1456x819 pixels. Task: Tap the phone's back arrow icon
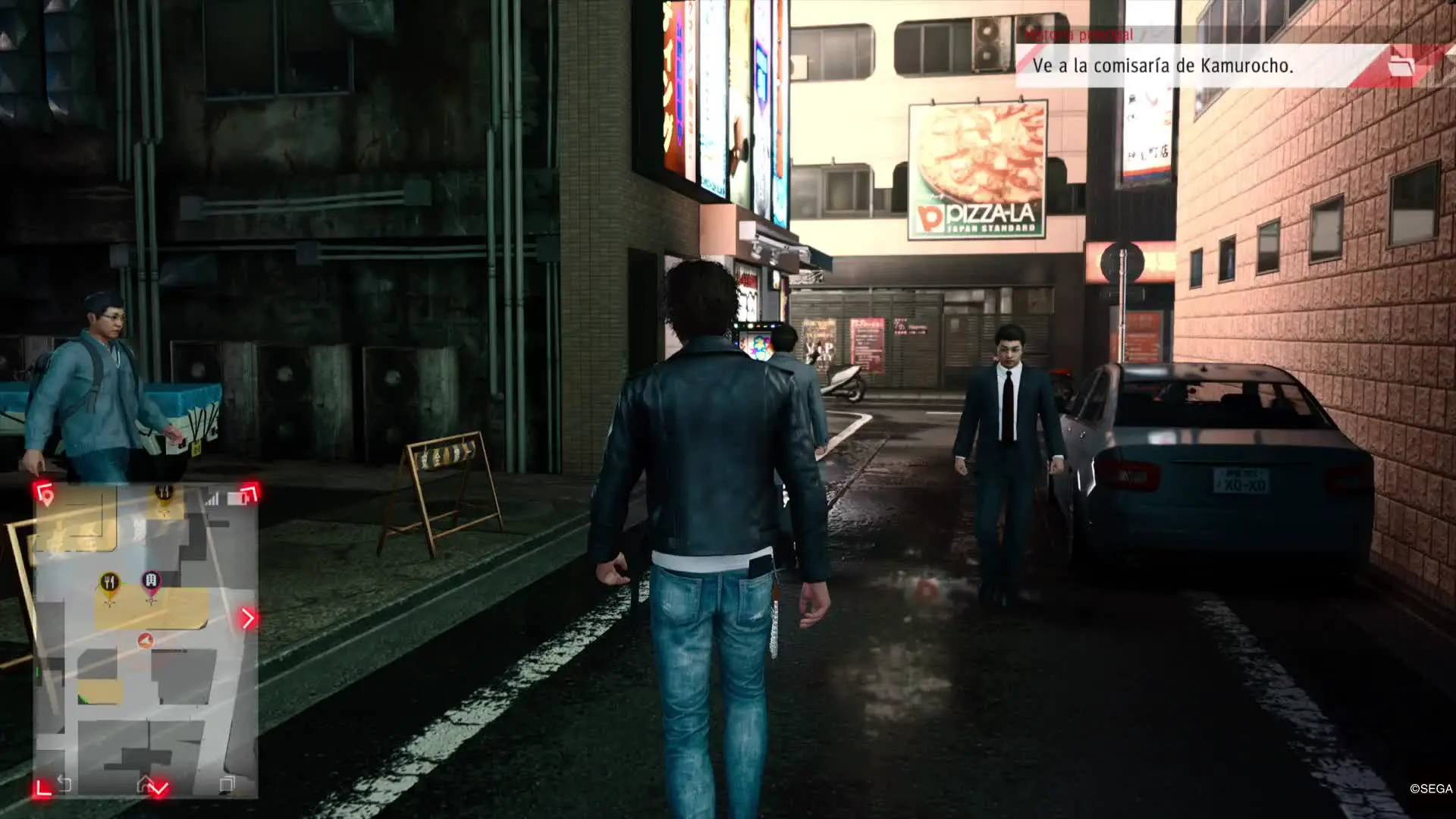pos(64,784)
